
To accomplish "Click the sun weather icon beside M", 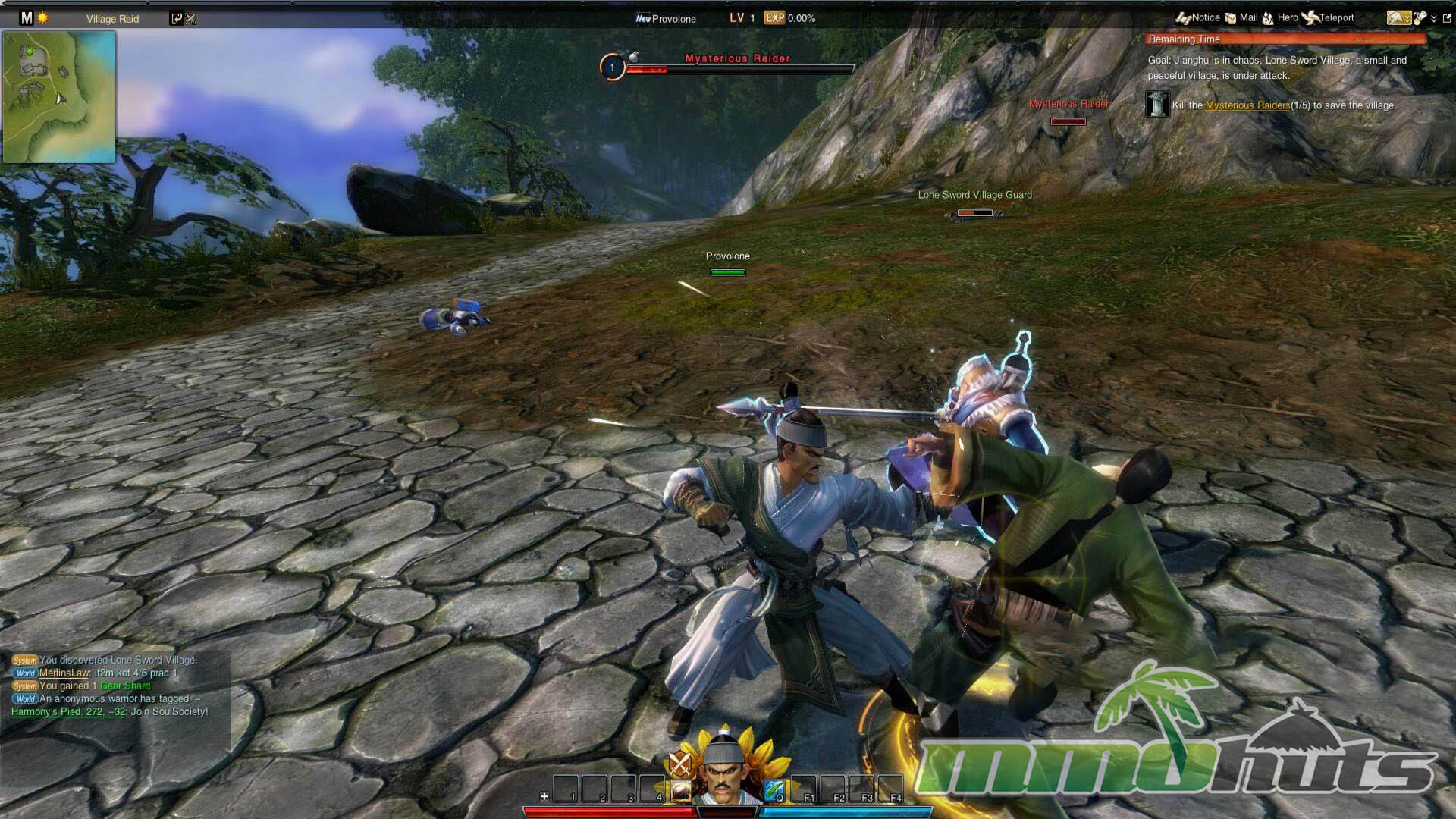I will (43, 17).
